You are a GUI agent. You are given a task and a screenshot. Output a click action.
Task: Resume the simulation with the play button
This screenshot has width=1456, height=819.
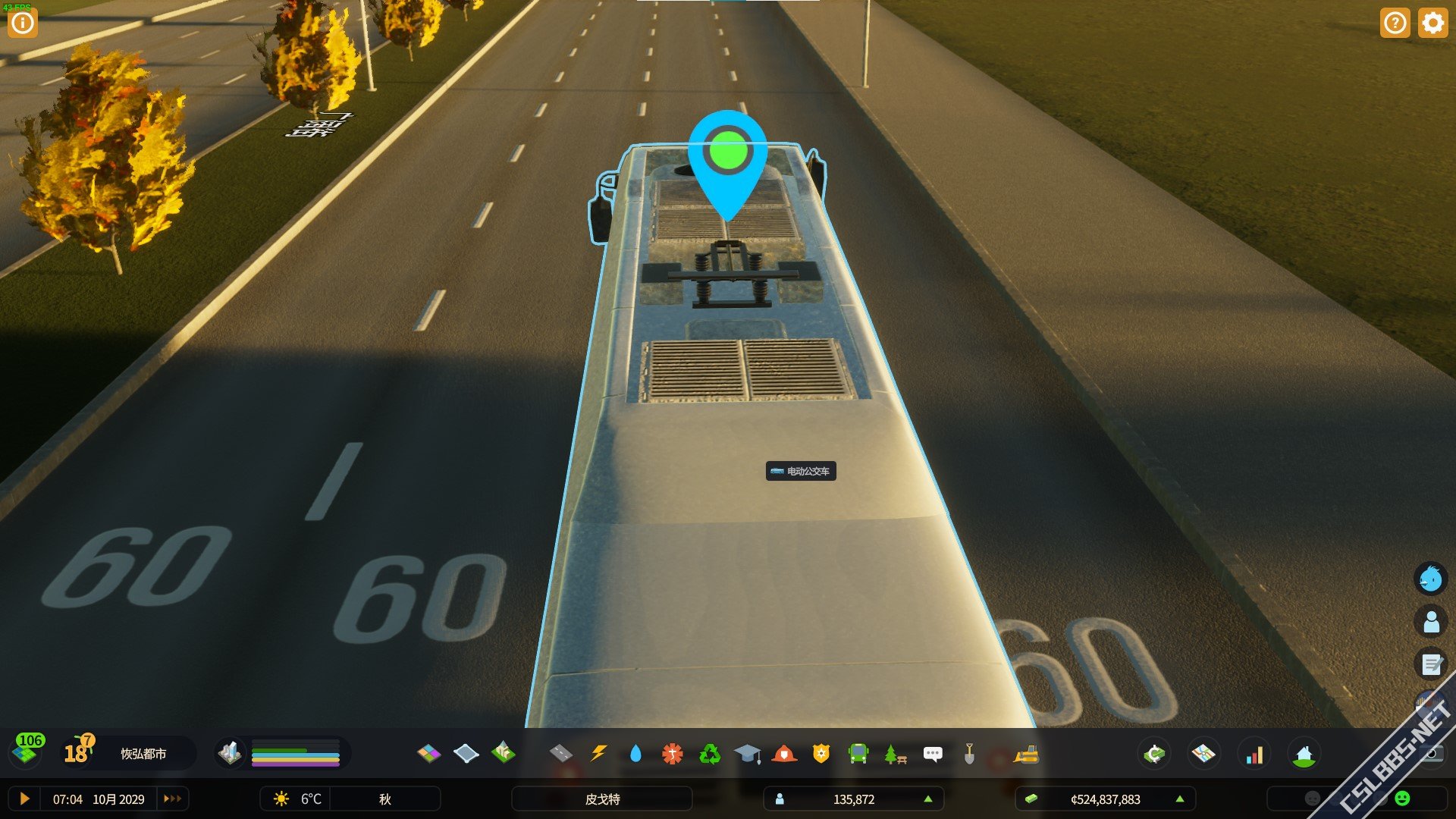click(24, 799)
